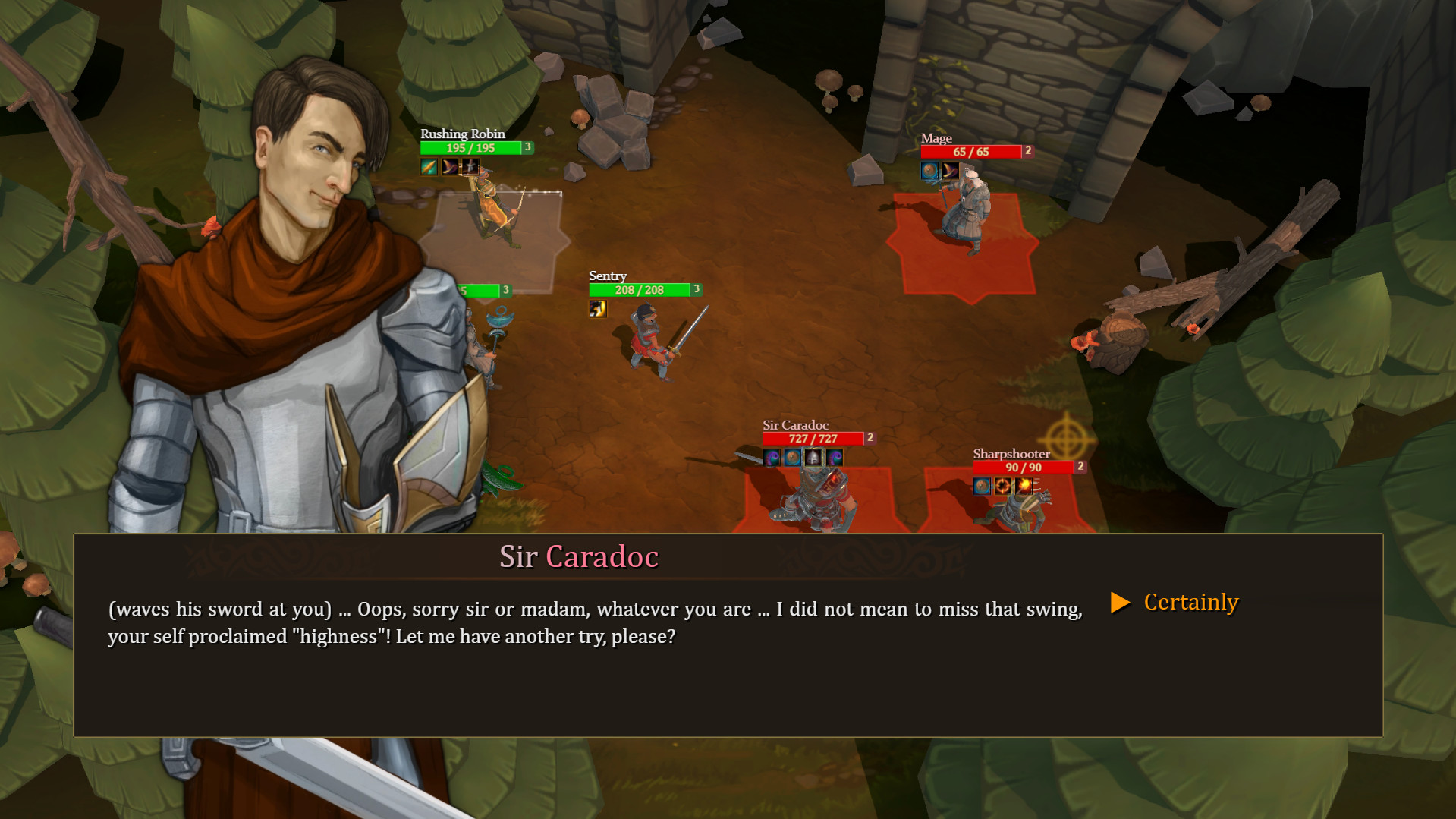Click Sharpshooter's orange crosshair buff icon
This screenshot has width=1456, height=819.
click(x=1003, y=487)
